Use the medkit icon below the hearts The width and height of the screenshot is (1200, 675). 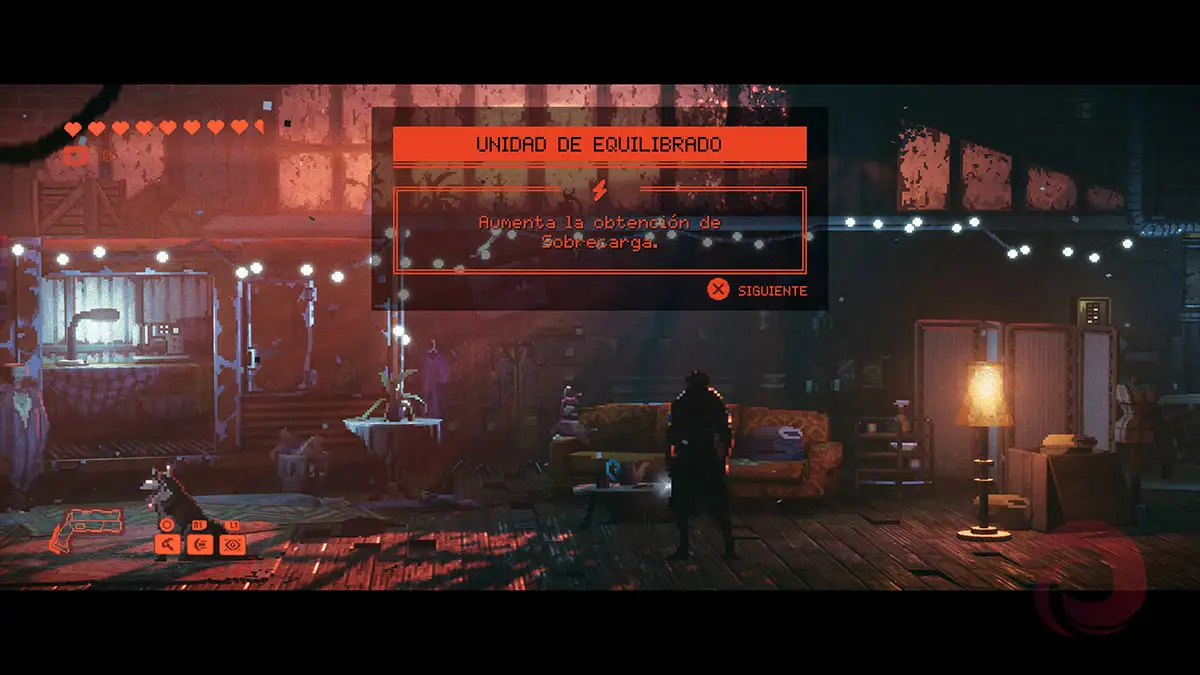click(x=76, y=155)
